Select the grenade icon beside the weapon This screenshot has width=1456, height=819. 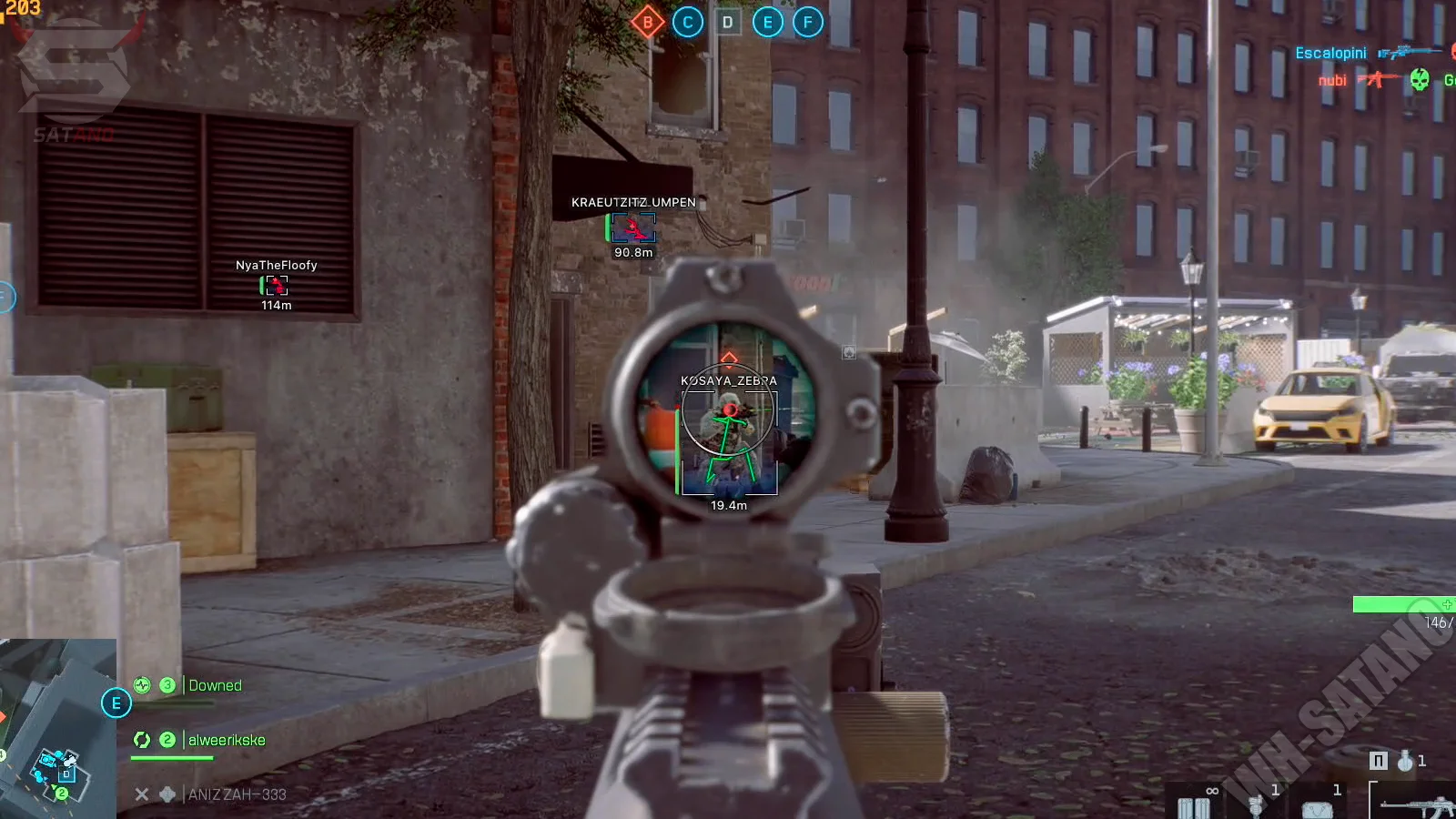1406,761
